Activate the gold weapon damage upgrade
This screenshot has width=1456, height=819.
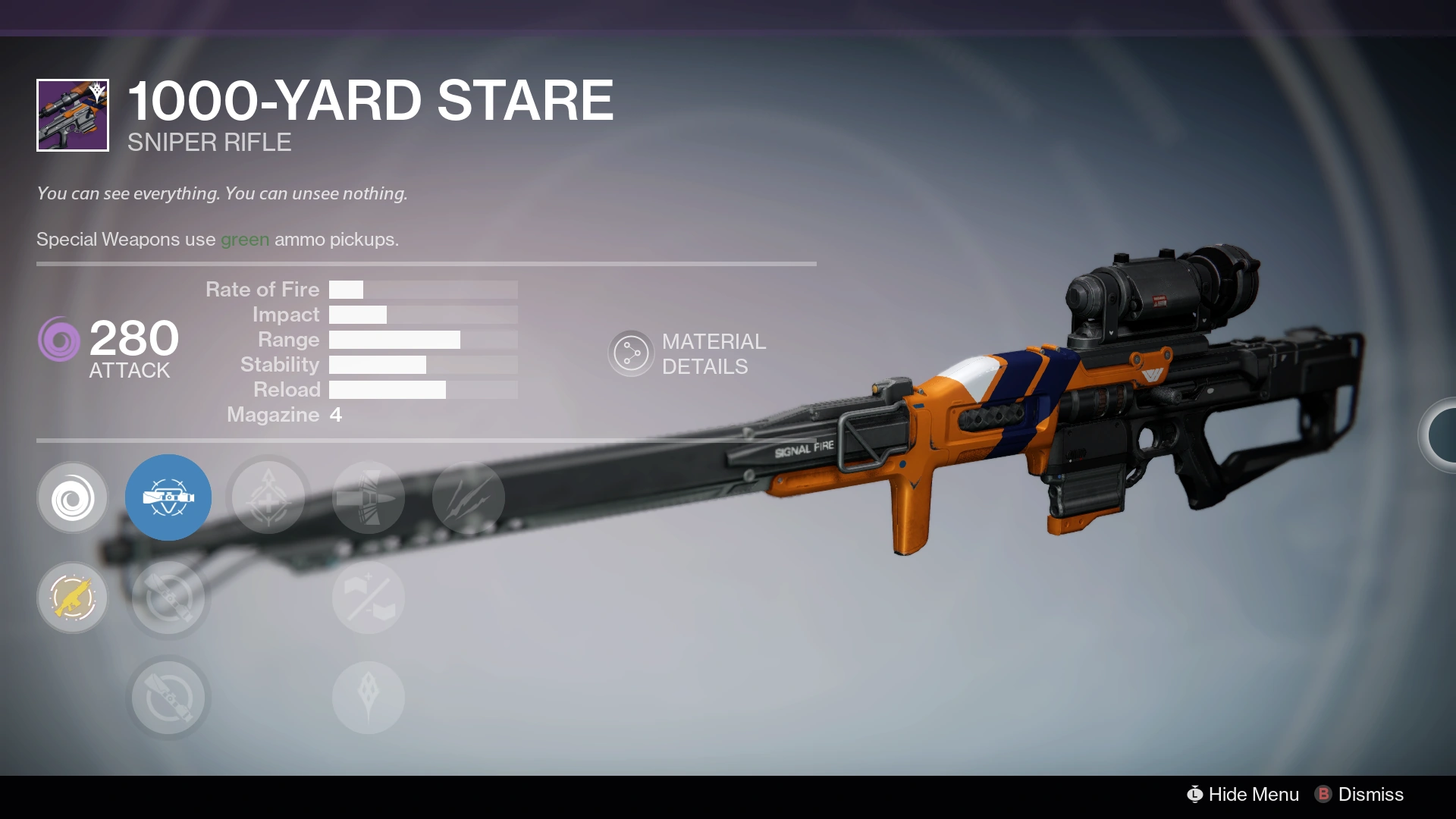[72, 598]
